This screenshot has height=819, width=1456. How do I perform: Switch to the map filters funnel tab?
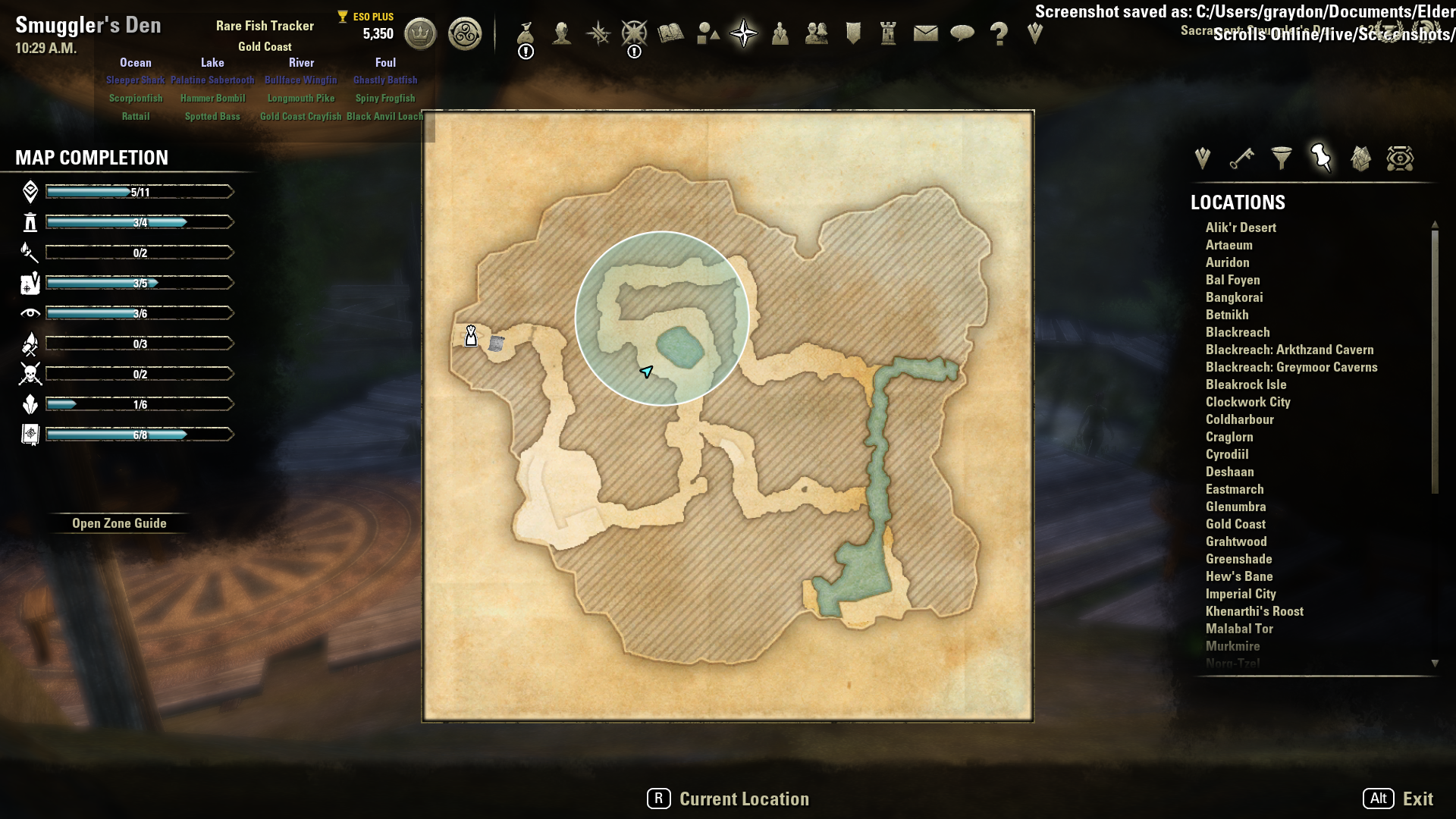point(1282,158)
